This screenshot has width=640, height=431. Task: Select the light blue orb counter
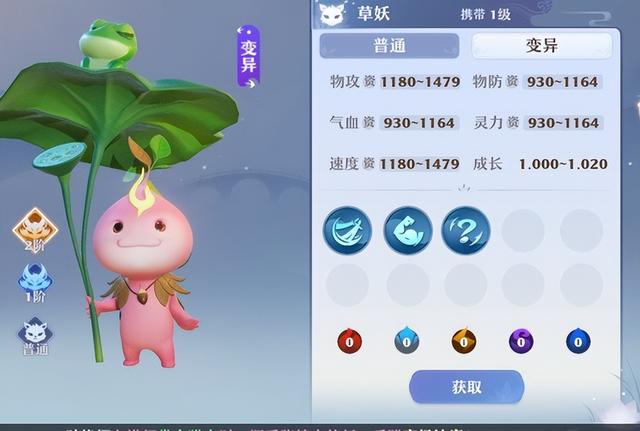click(406, 341)
